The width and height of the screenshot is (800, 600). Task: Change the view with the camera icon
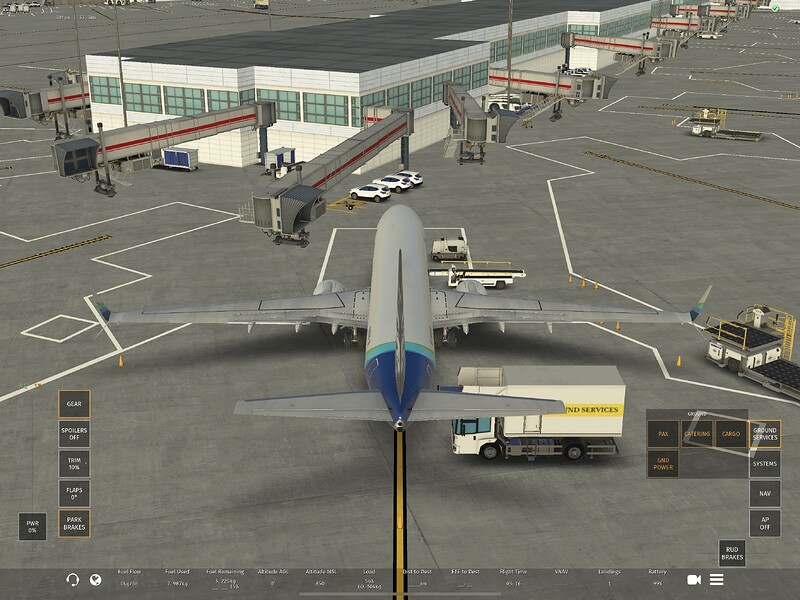click(x=693, y=580)
